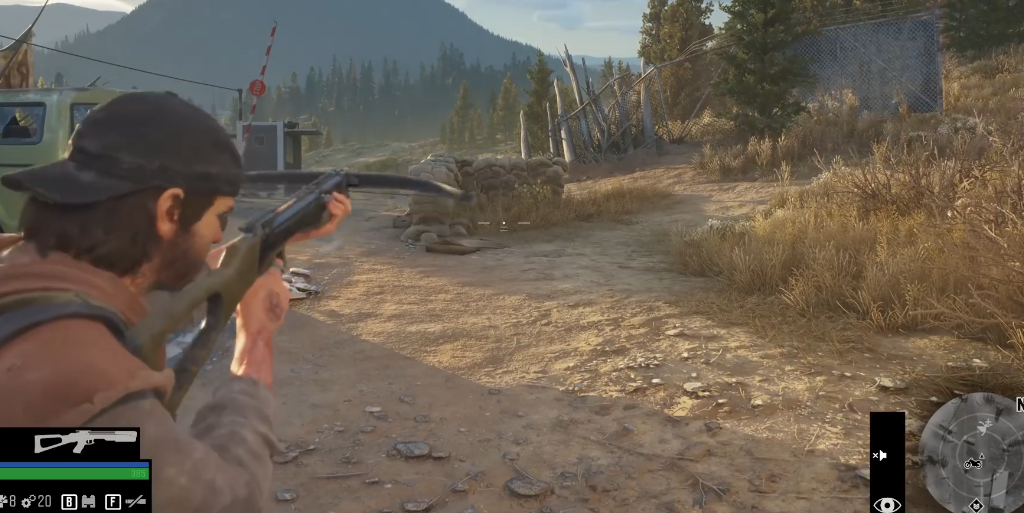The width and height of the screenshot is (1024, 513).
Task: Click the binoculars icon
Action: (x=88, y=501)
